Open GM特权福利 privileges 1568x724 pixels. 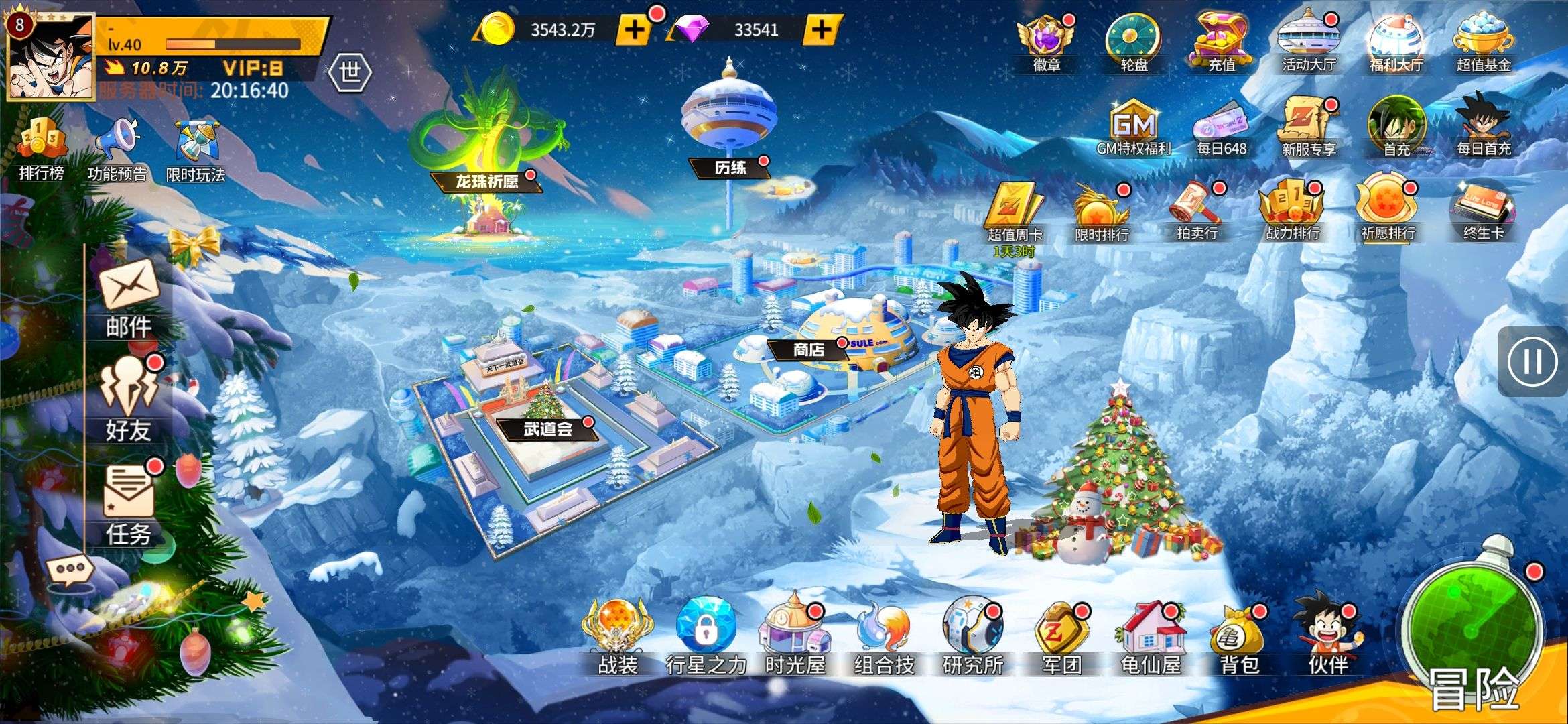(x=1134, y=129)
